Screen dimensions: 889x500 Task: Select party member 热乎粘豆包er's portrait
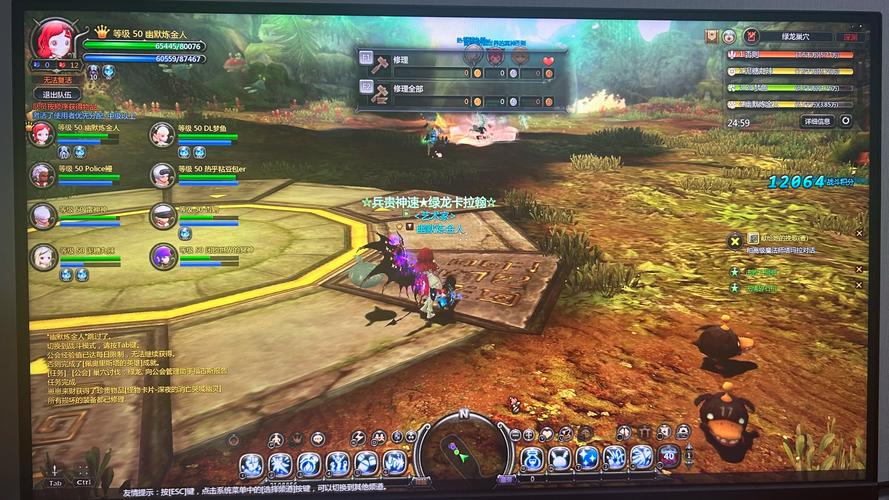tap(162, 175)
